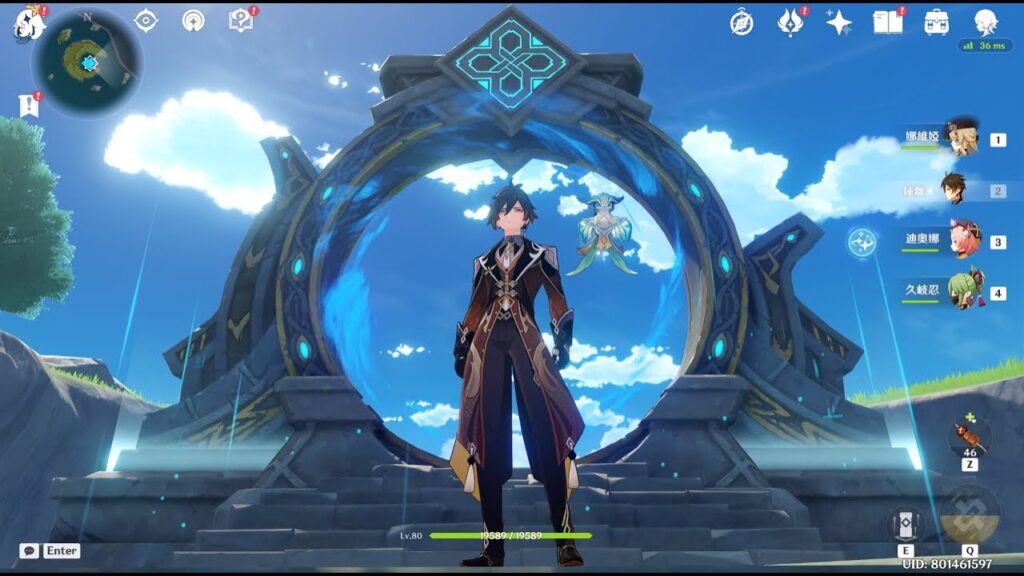Open the question-mark tutorial book icon
The width and height of the screenshot is (1024, 576).
point(241,20)
